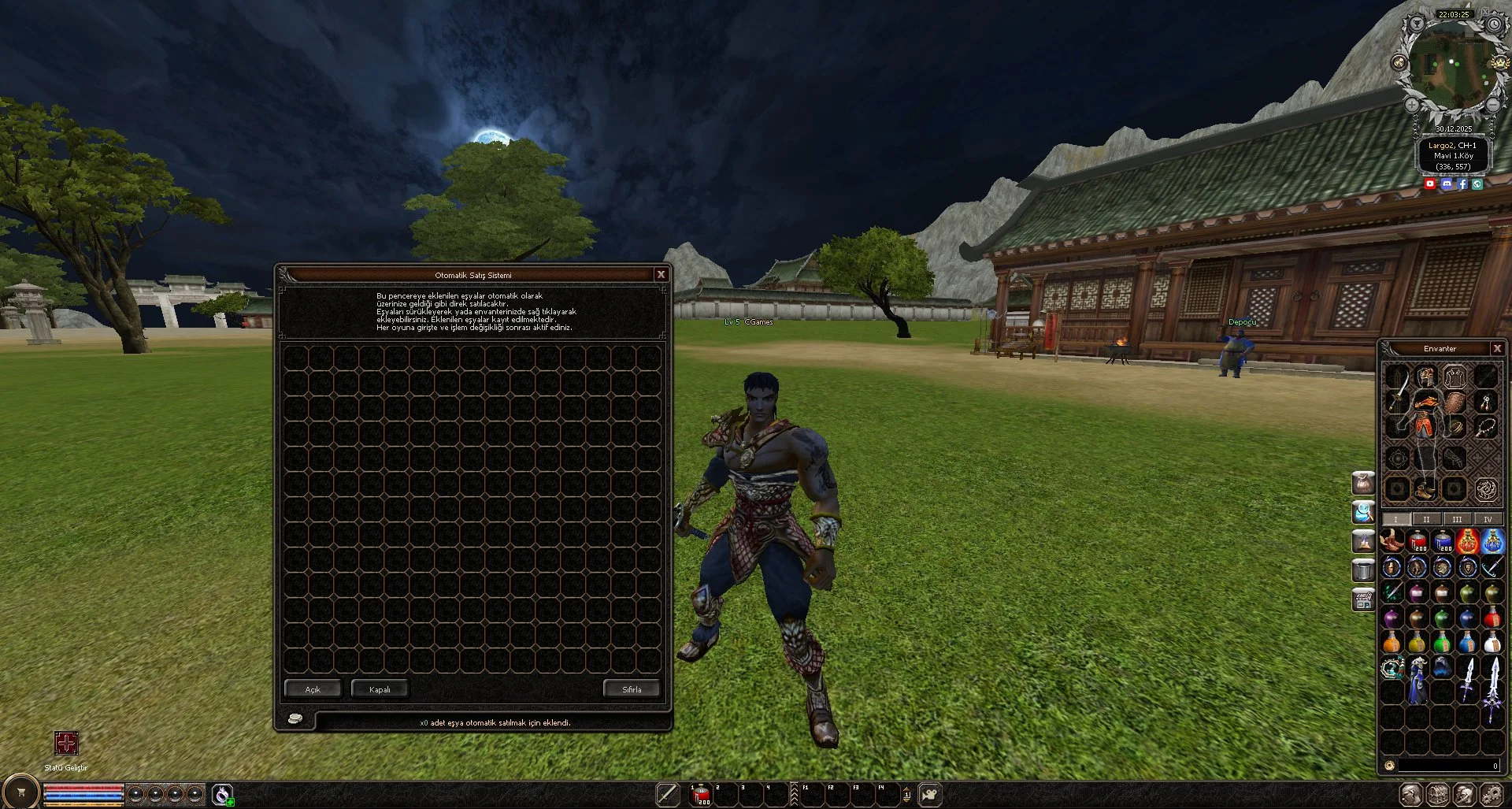Select the blue MP potion in the inventory

tap(1443, 542)
